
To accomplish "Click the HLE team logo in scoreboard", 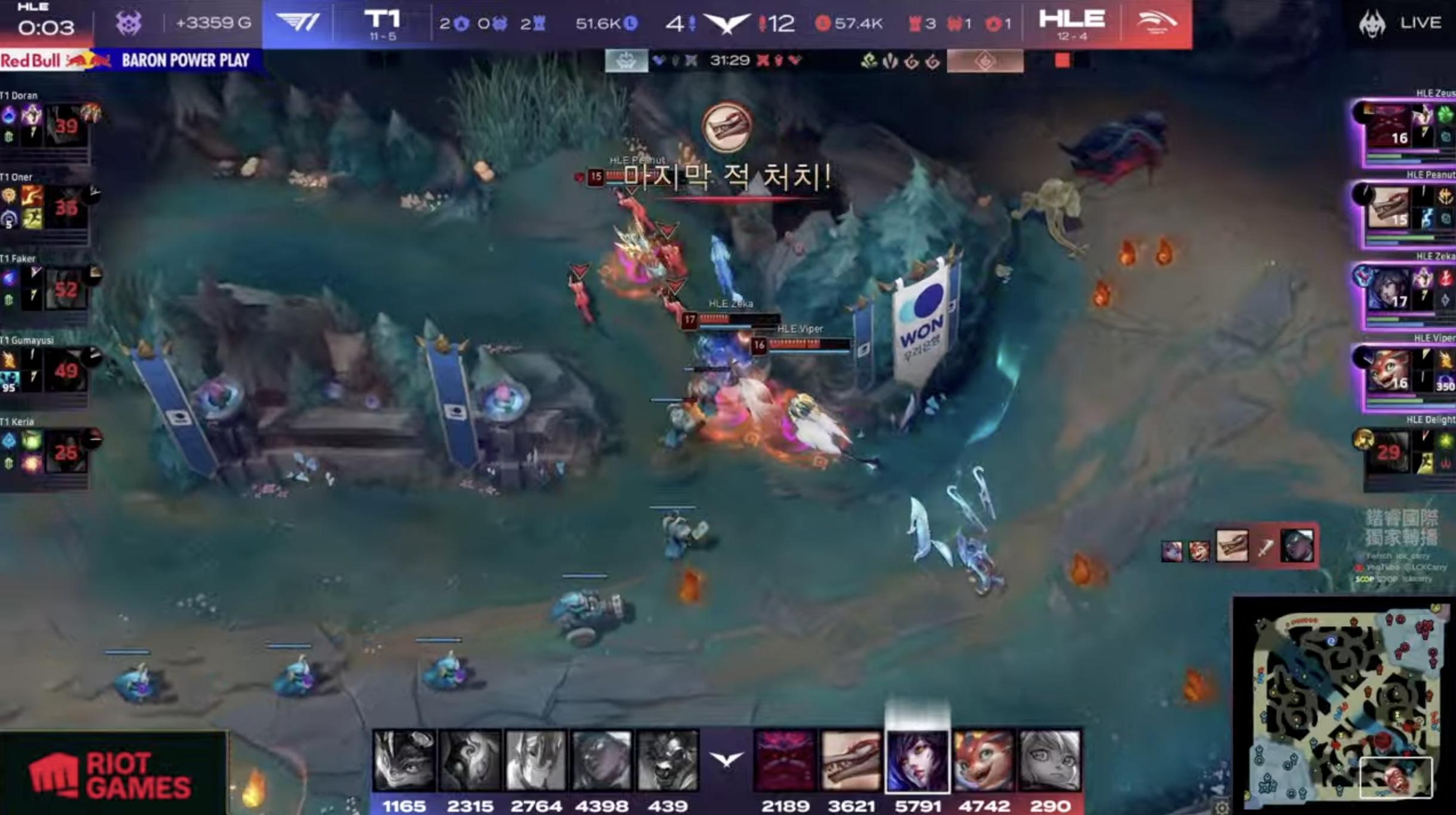I will point(1156,24).
